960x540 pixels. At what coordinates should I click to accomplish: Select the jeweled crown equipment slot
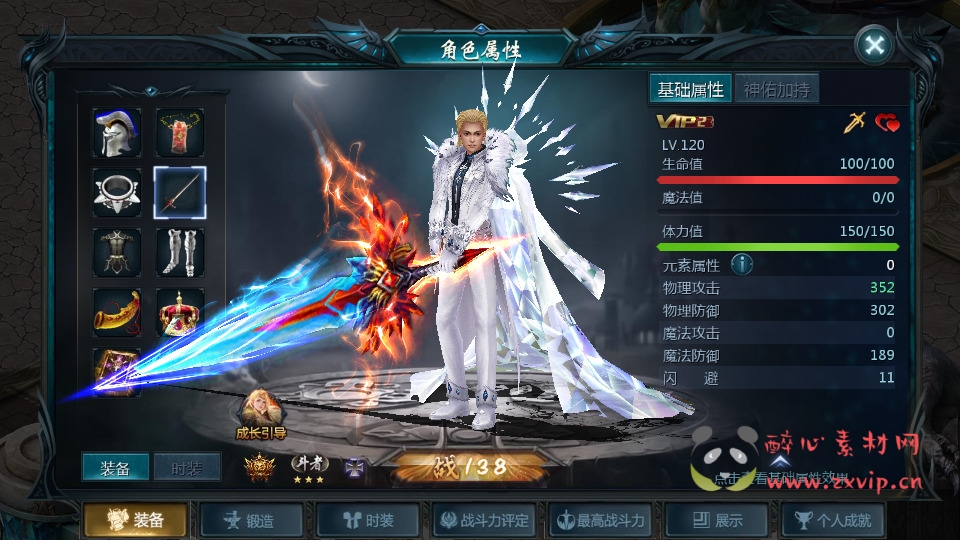pyautogui.click(x=180, y=312)
